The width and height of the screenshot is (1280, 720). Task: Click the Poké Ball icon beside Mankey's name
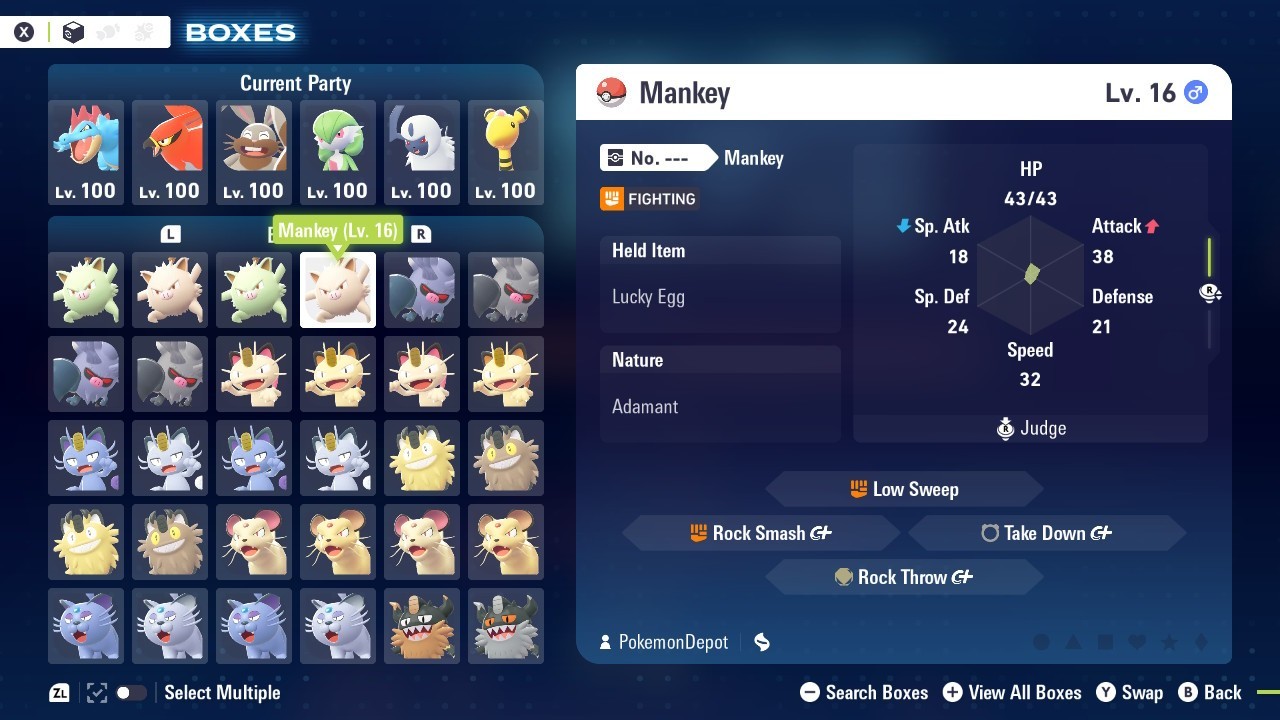pos(613,91)
